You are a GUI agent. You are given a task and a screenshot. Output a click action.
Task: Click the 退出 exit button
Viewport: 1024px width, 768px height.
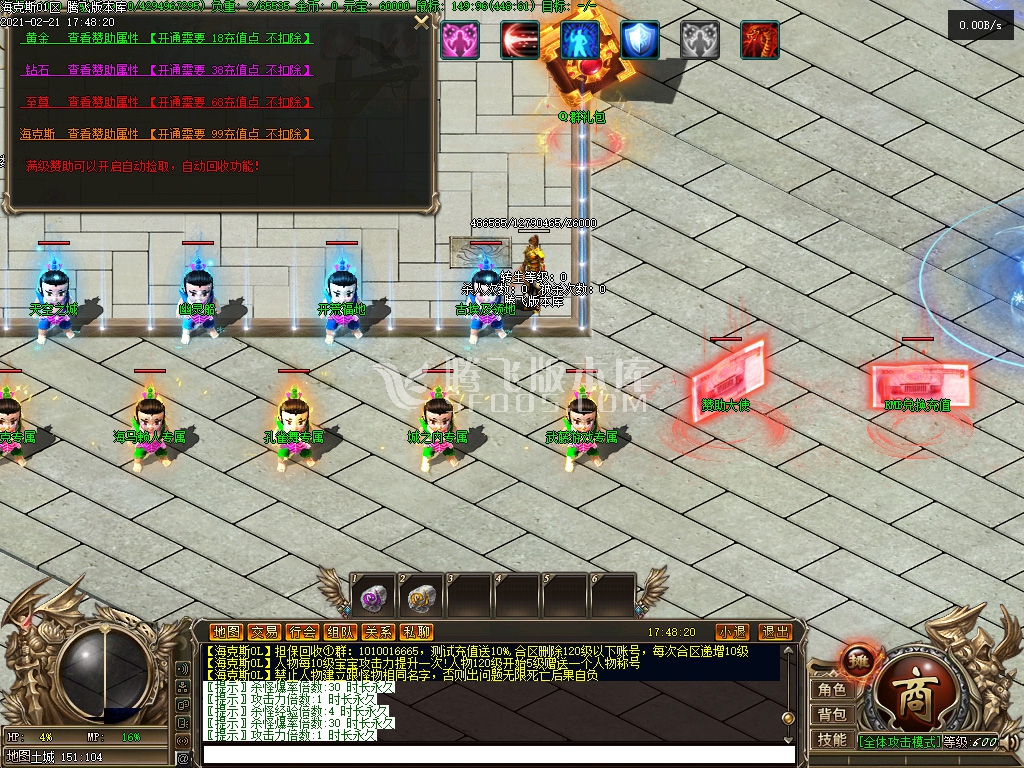[x=775, y=632]
